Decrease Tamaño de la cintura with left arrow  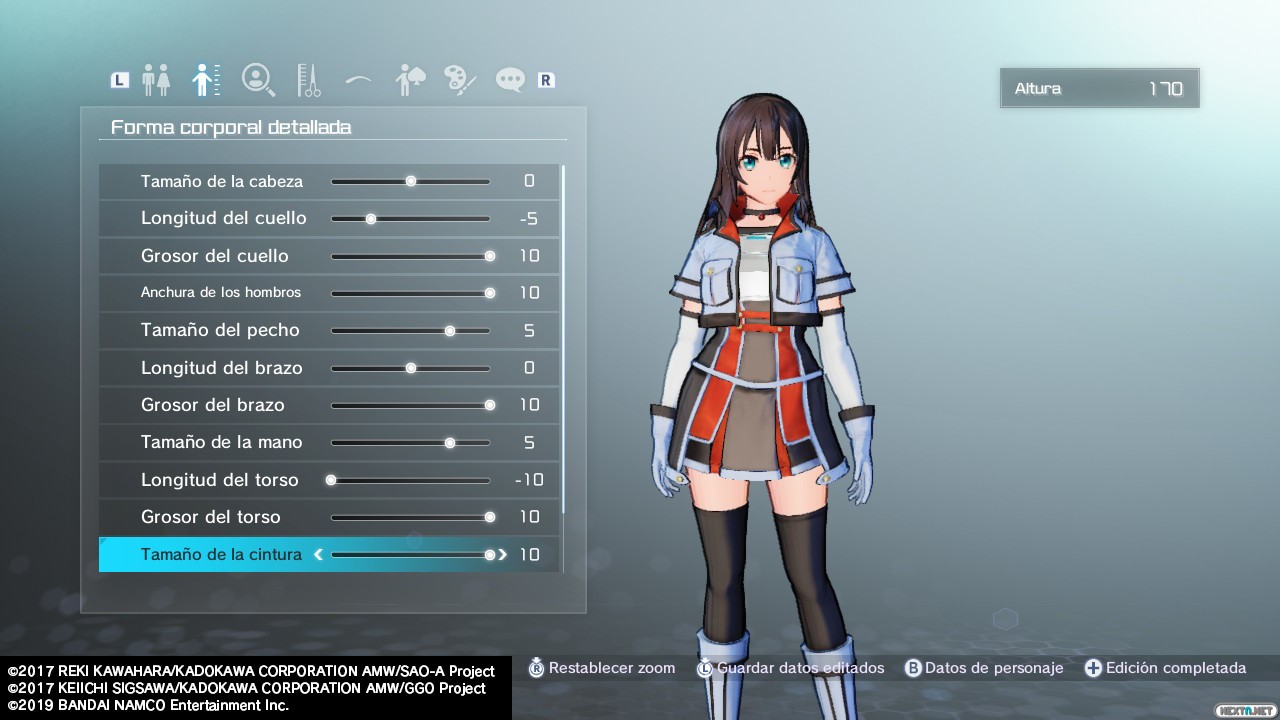(319, 554)
